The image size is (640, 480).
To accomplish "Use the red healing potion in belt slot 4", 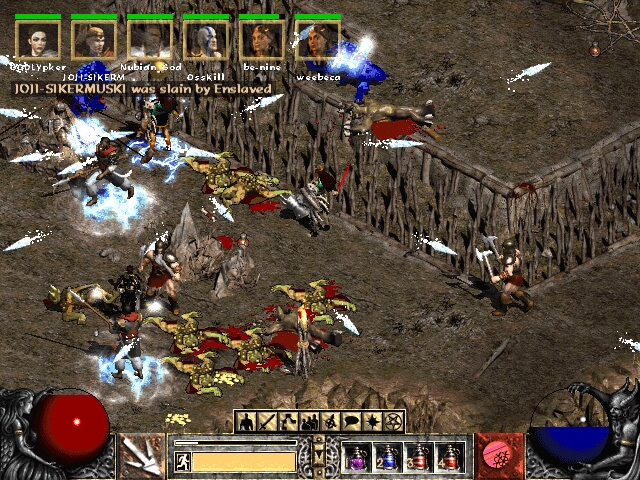I will [x=450, y=458].
